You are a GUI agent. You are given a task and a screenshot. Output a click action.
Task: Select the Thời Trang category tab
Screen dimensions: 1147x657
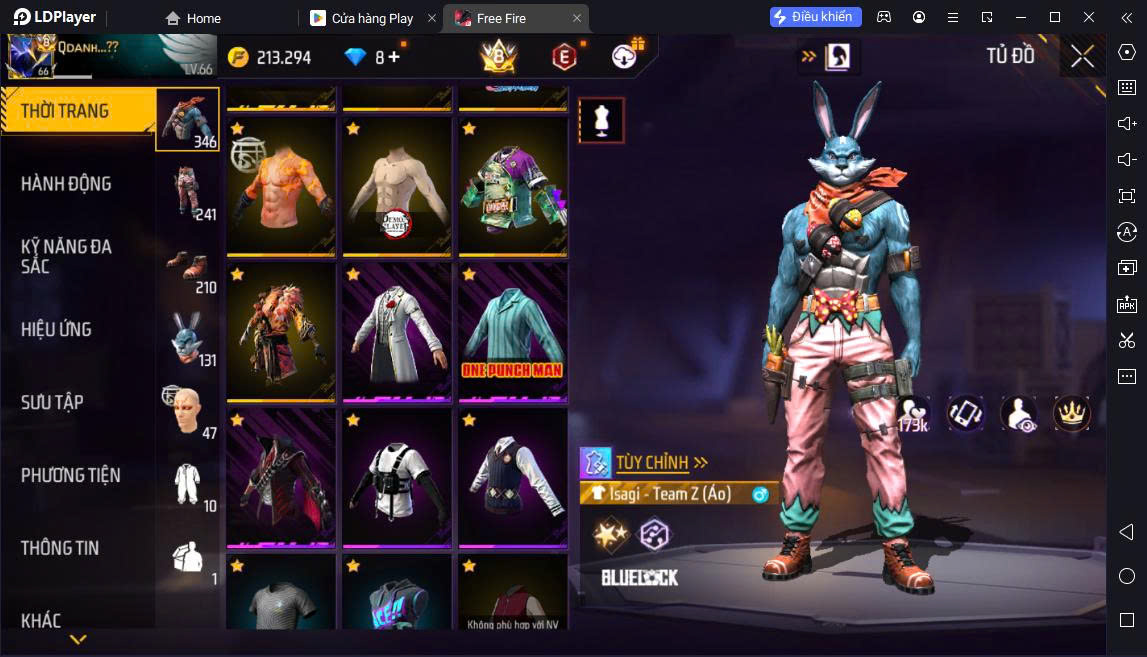pos(78,111)
